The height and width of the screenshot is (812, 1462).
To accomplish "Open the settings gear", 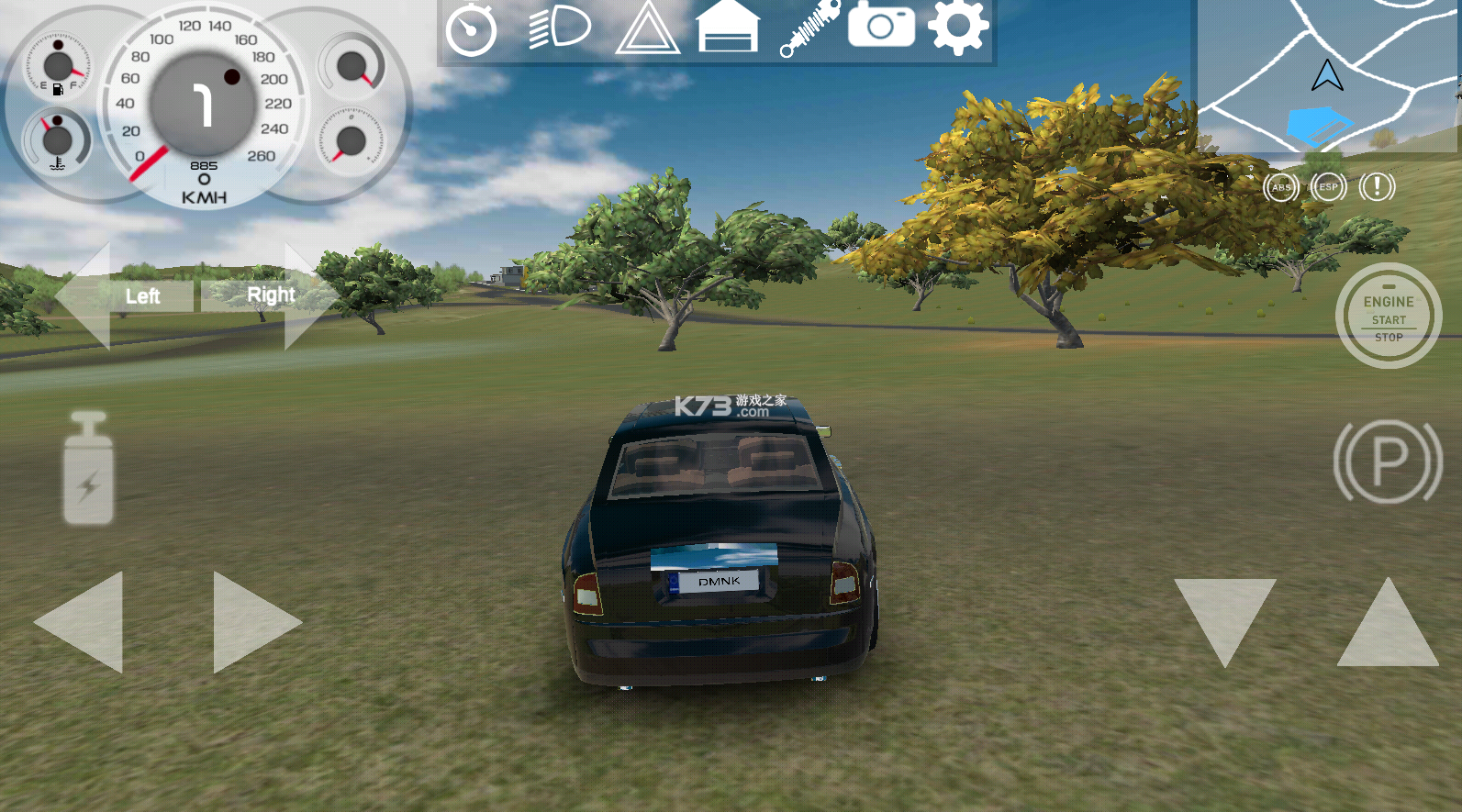I will 958,28.
